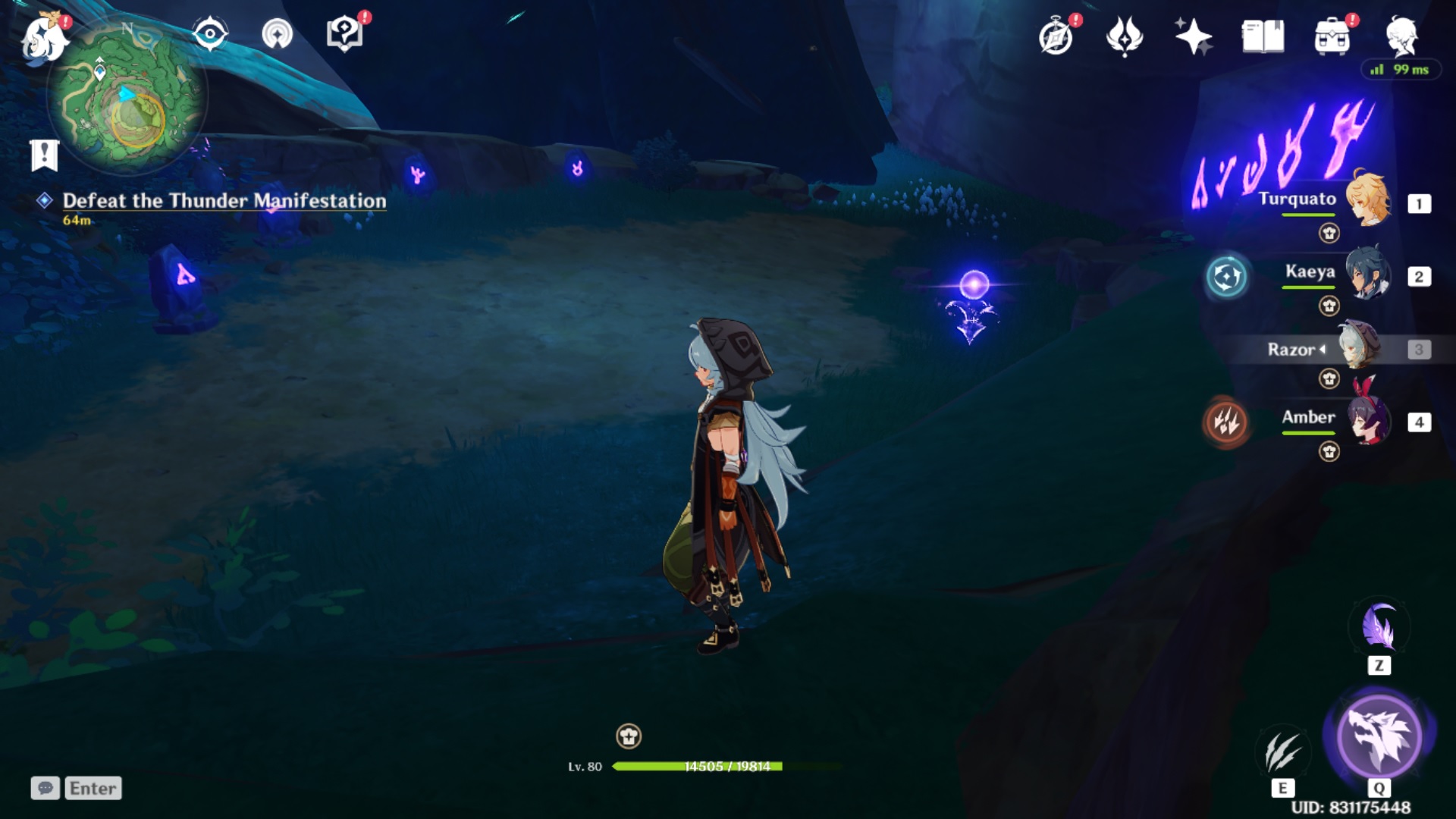Select the Defeat the Thunder Manifestation objective

pos(224,201)
